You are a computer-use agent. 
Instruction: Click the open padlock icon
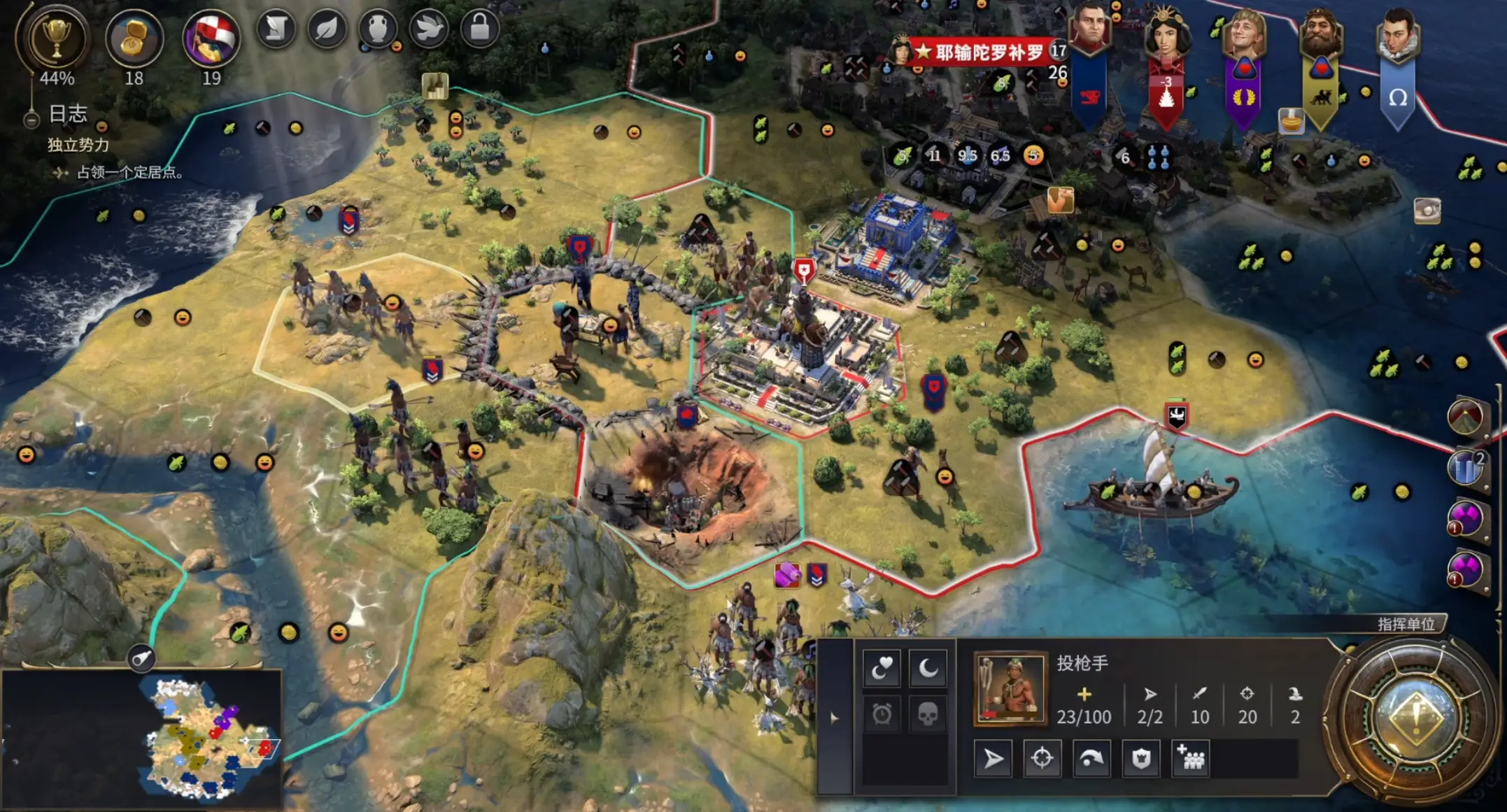[480, 29]
